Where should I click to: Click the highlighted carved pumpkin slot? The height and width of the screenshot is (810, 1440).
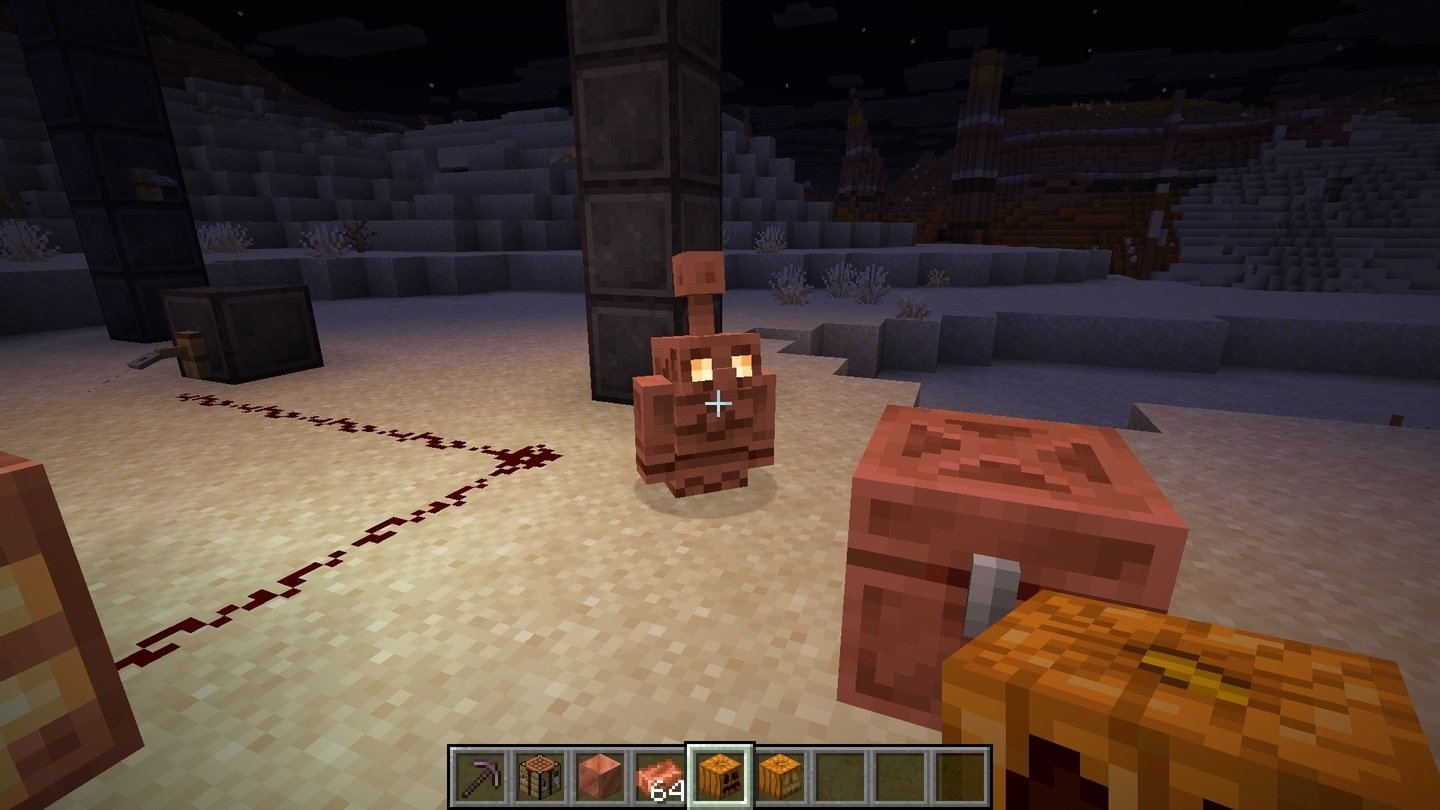718,776
